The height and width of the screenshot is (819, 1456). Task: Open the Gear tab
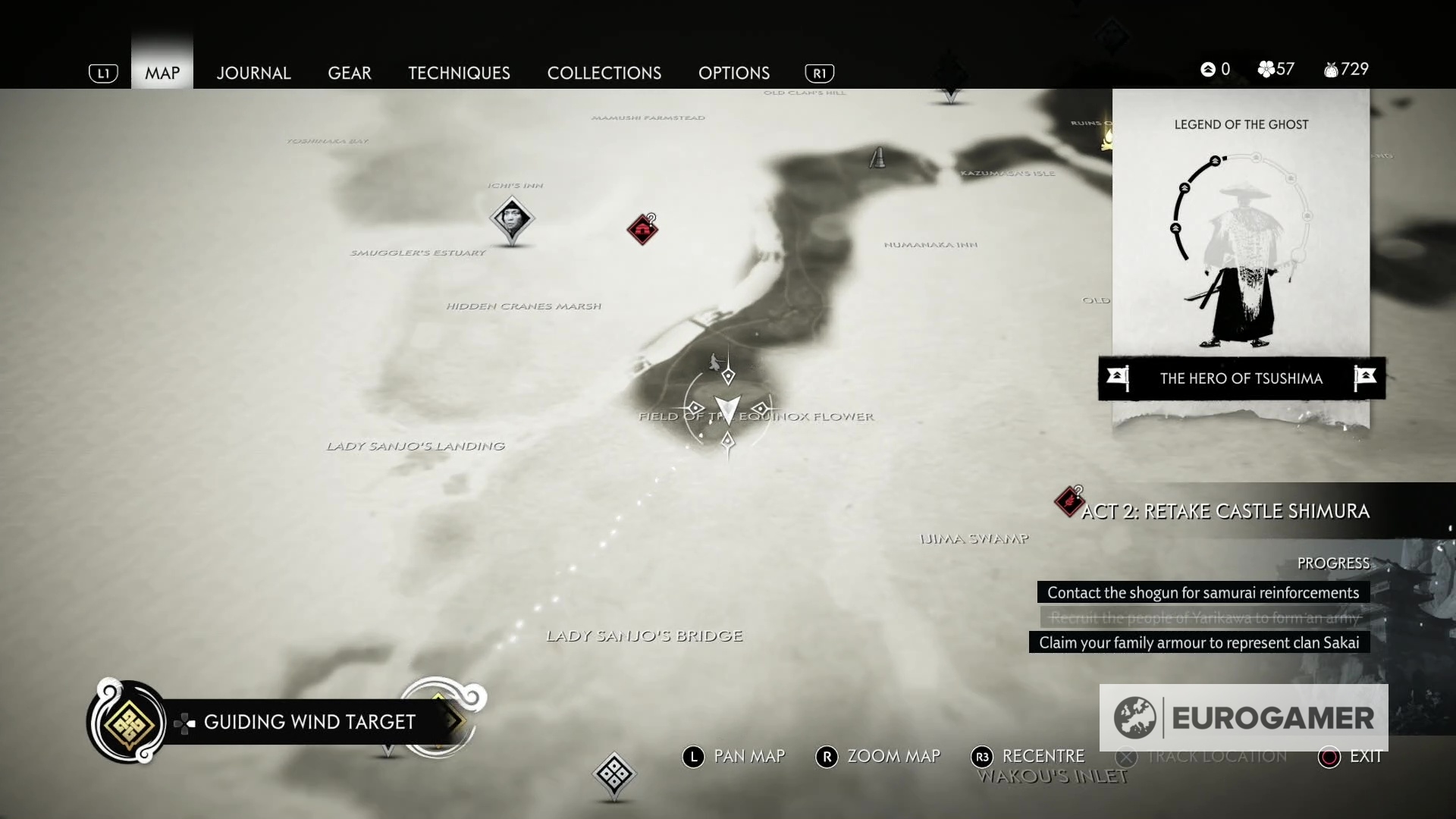coord(350,73)
